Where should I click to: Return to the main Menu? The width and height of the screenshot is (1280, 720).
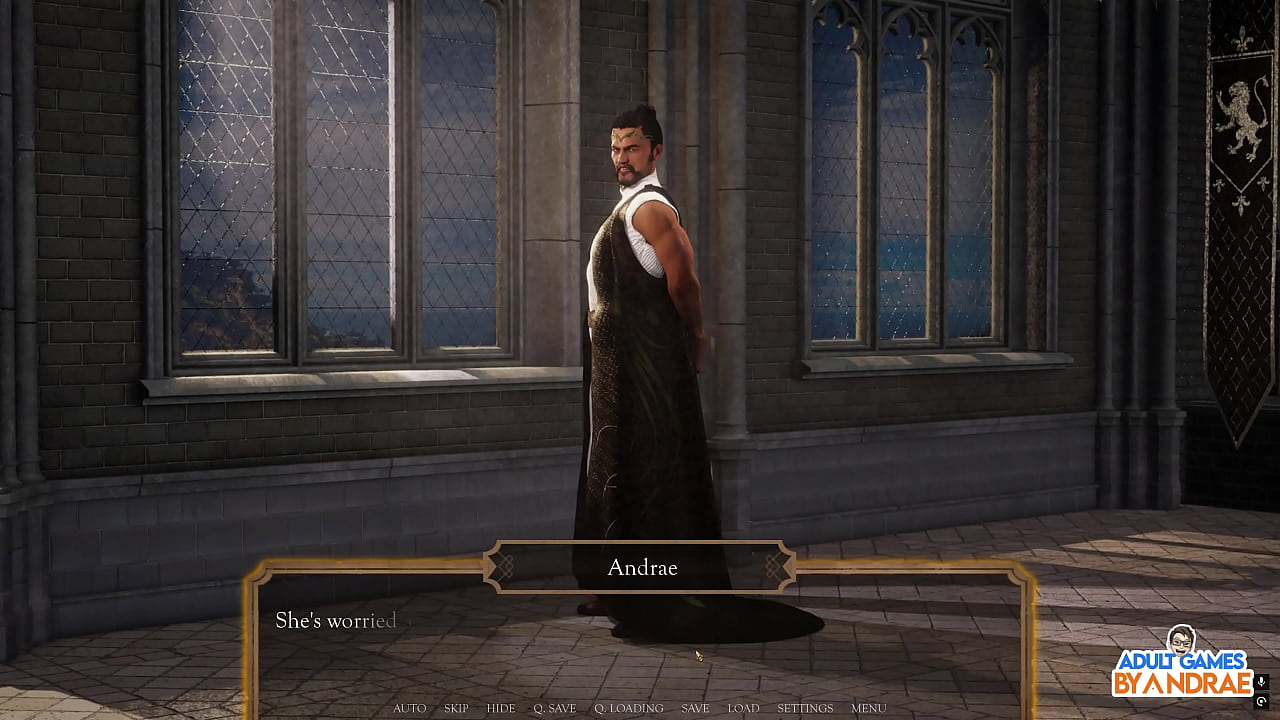868,708
